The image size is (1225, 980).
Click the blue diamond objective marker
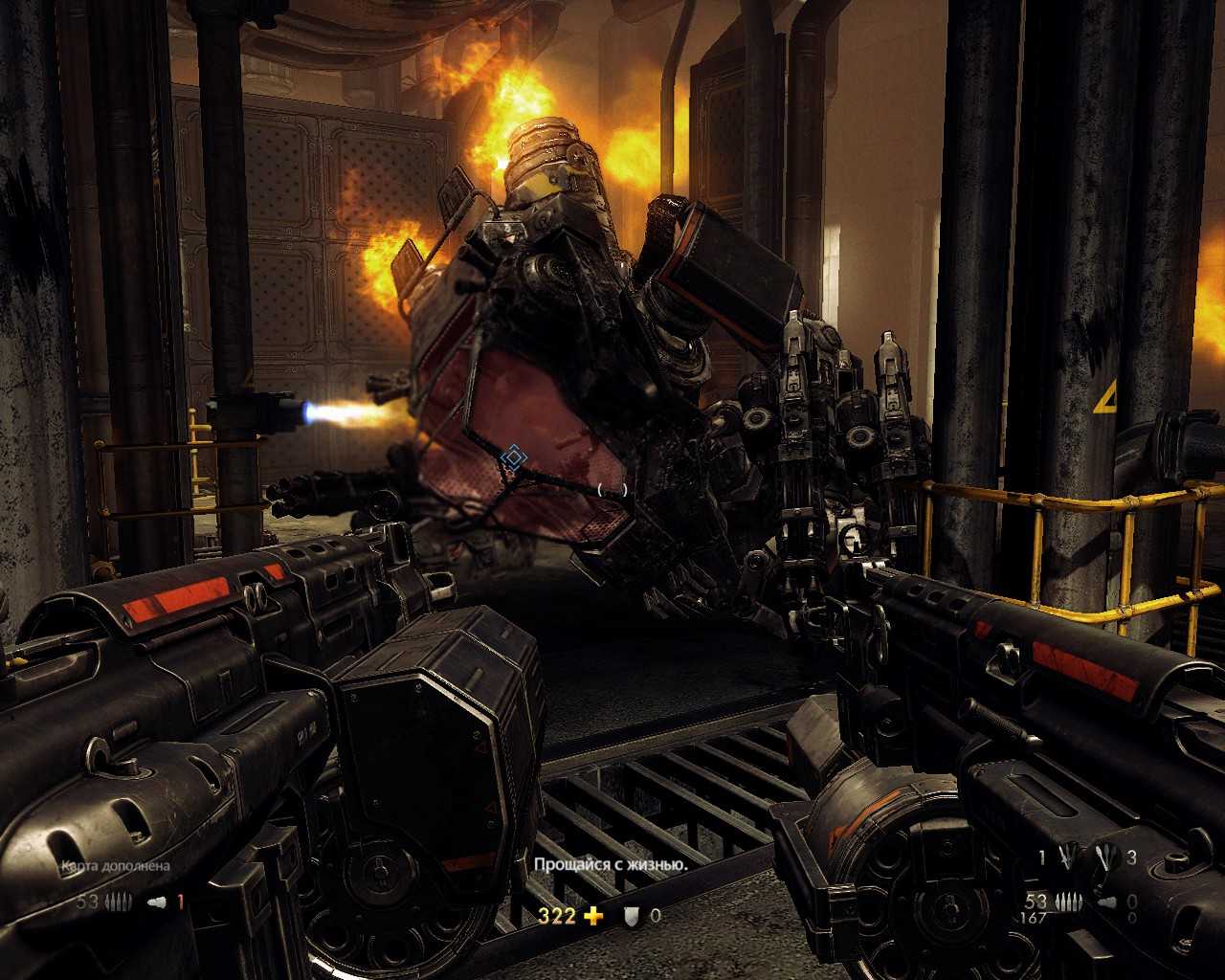[x=514, y=458]
